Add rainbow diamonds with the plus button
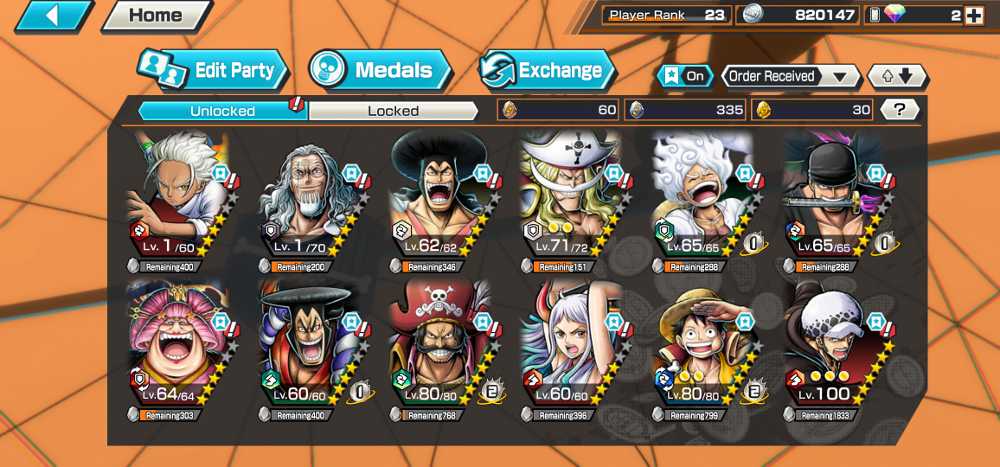1000x467 pixels. click(974, 15)
